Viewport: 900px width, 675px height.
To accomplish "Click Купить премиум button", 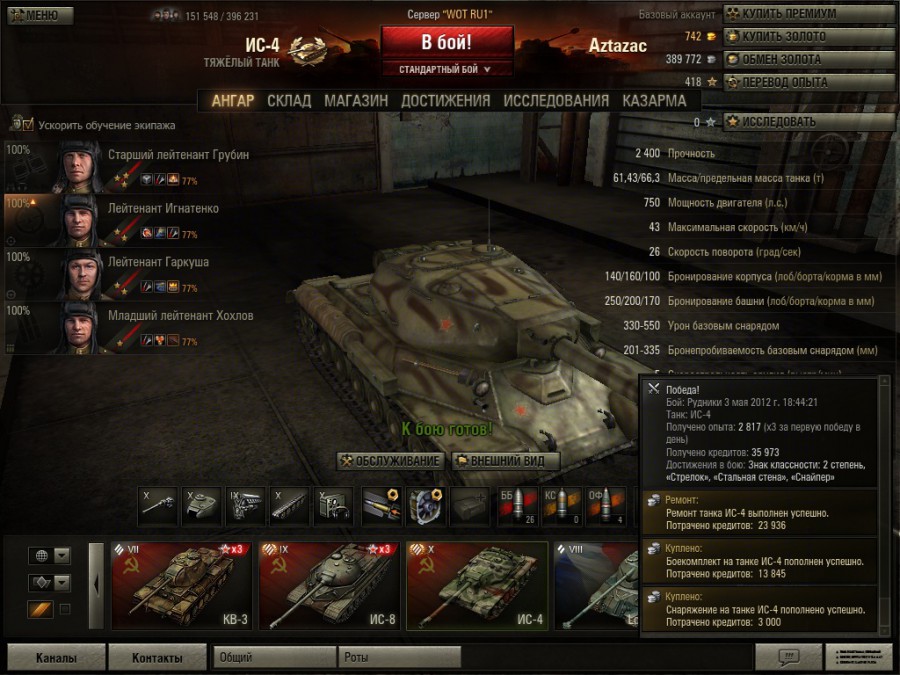I will [806, 14].
